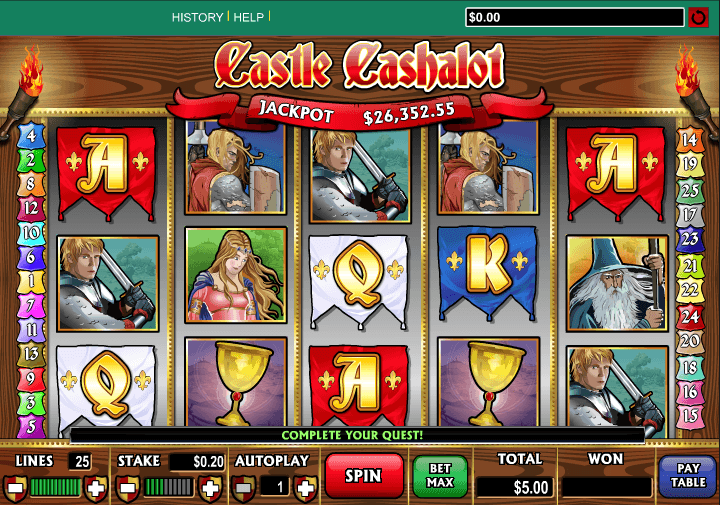Show the HELP page
The width and height of the screenshot is (720, 505).
point(248,17)
